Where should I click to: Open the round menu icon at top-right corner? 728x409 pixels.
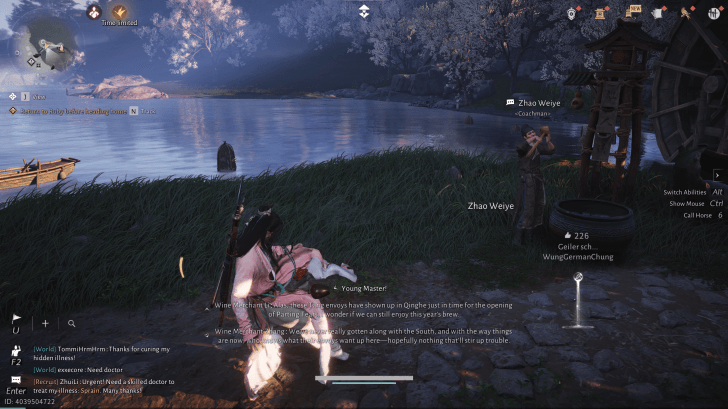coord(714,13)
